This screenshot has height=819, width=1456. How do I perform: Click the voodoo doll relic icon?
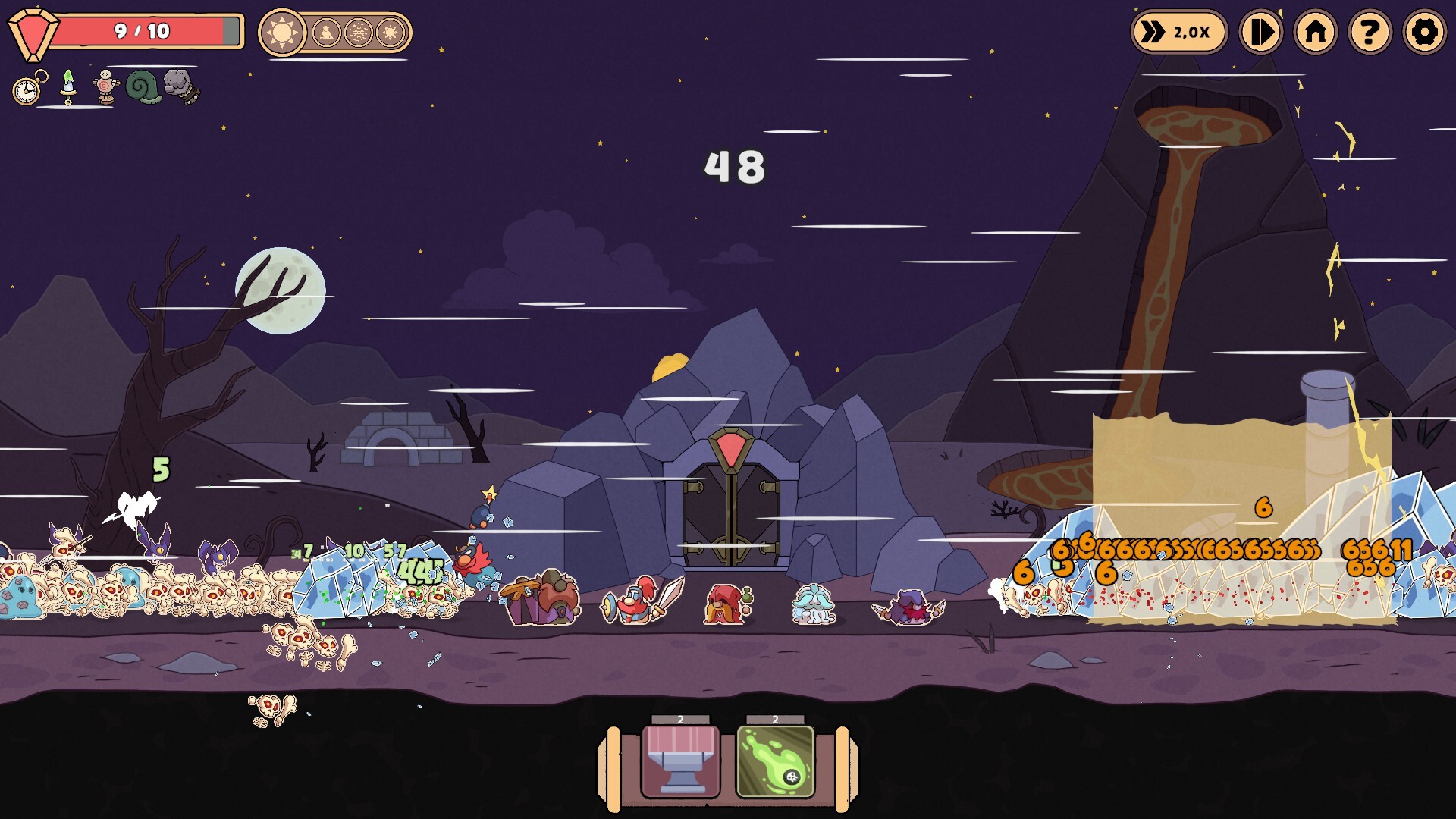point(105,88)
